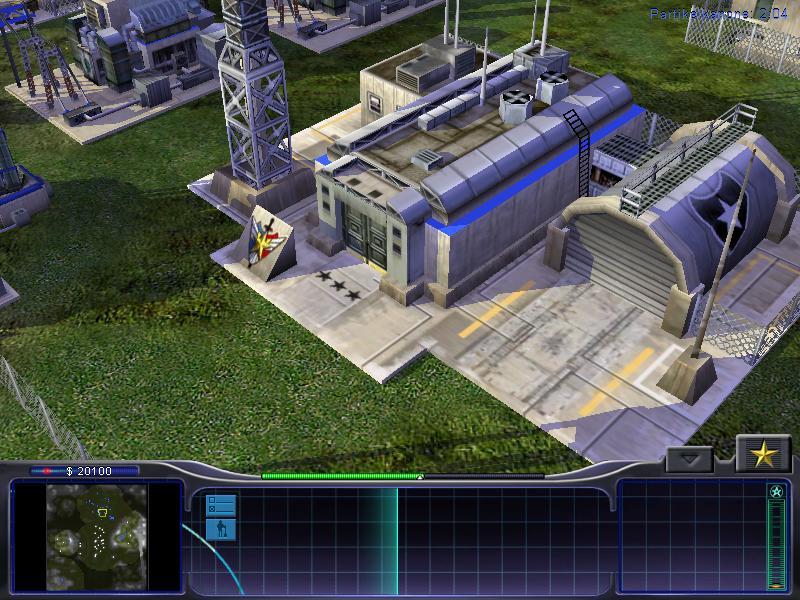Open the options list button
Viewport: 800px width, 600px height.
pos(221,505)
